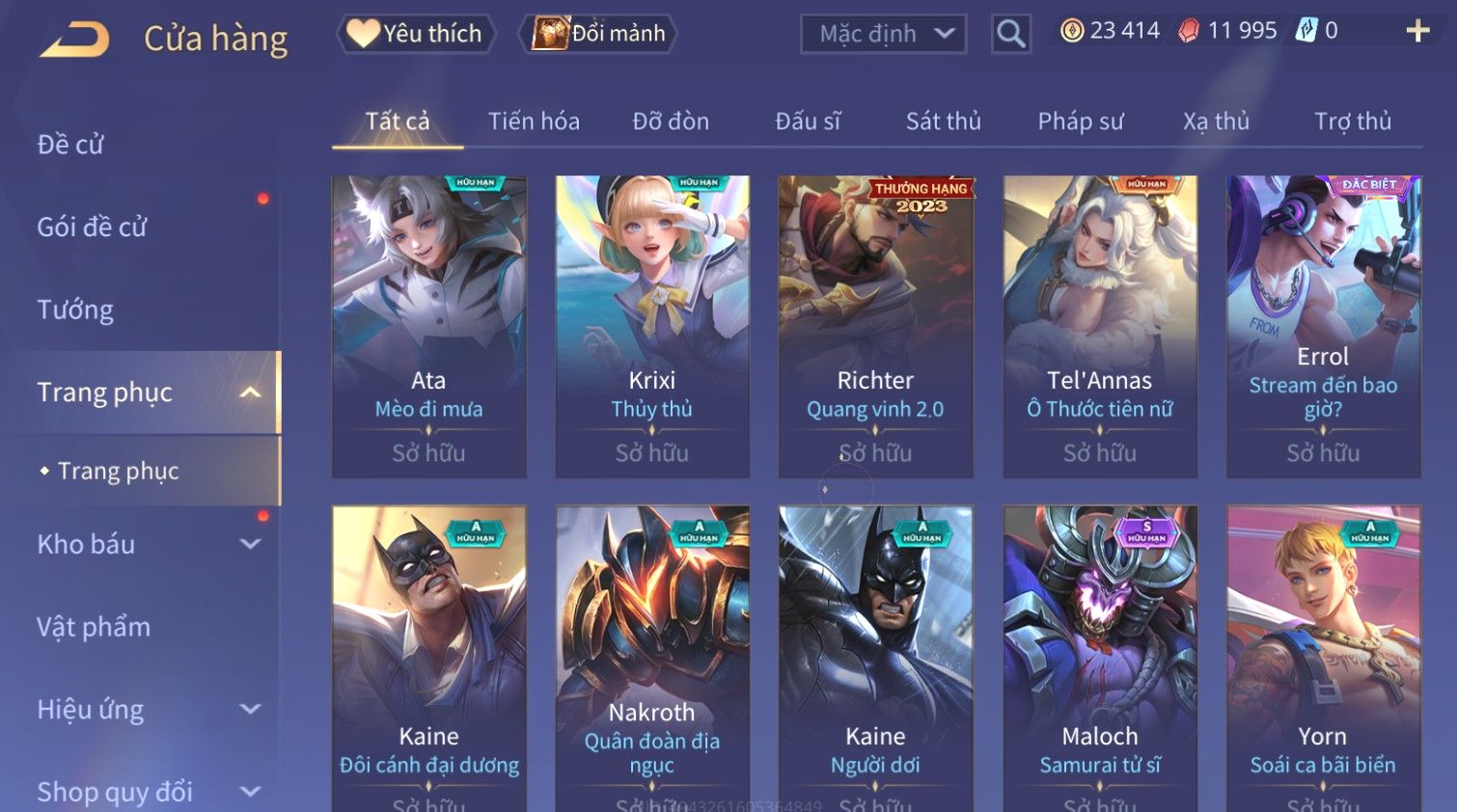Add currency with the plus button
Viewport: 1457px width, 812px height.
[x=1416, y=32]
